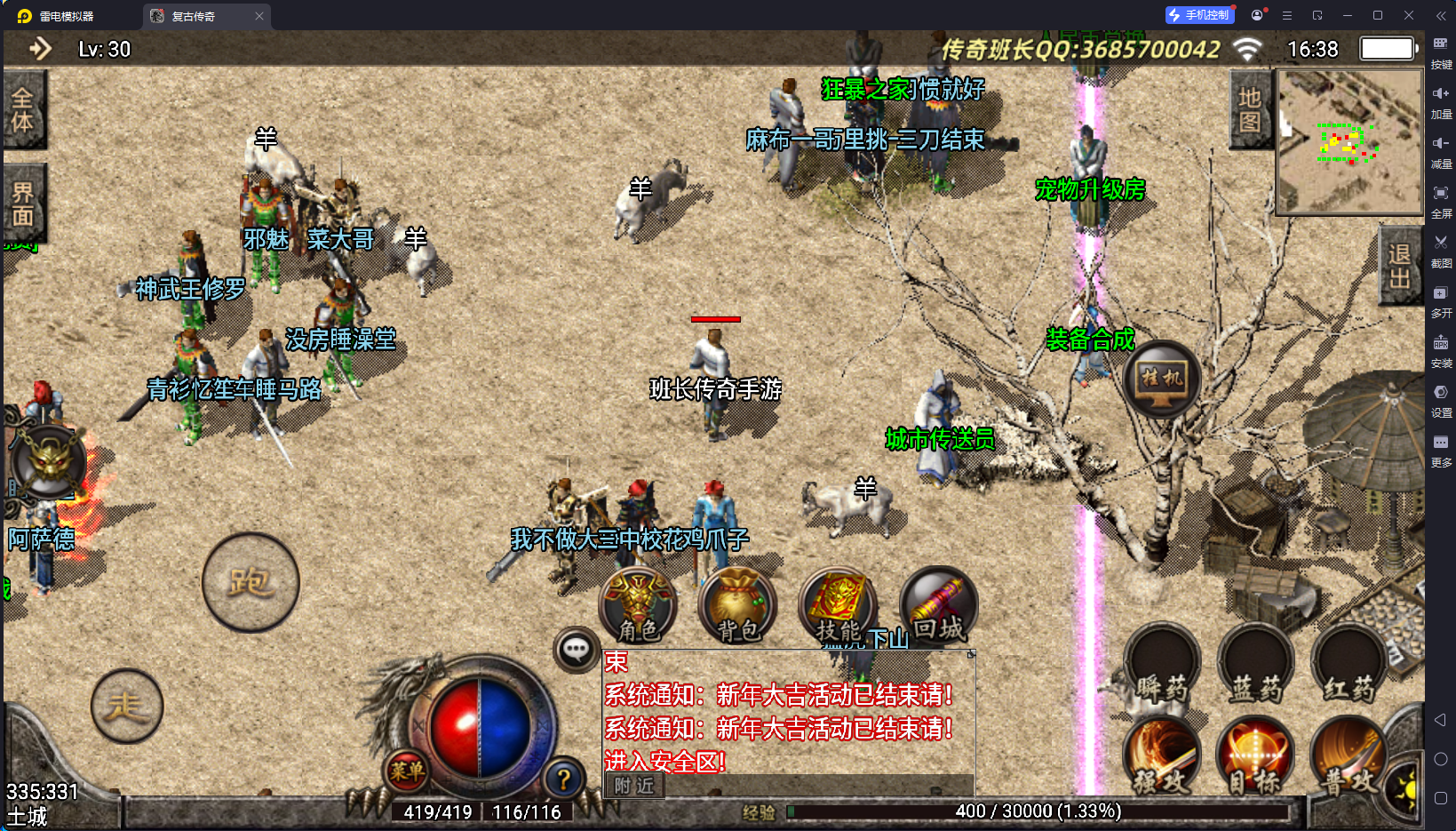Viewport: 1456px width, 831px height.
Task: Open the 技能 skills menu
Action: pyautogui.click(x=839, y=606)
